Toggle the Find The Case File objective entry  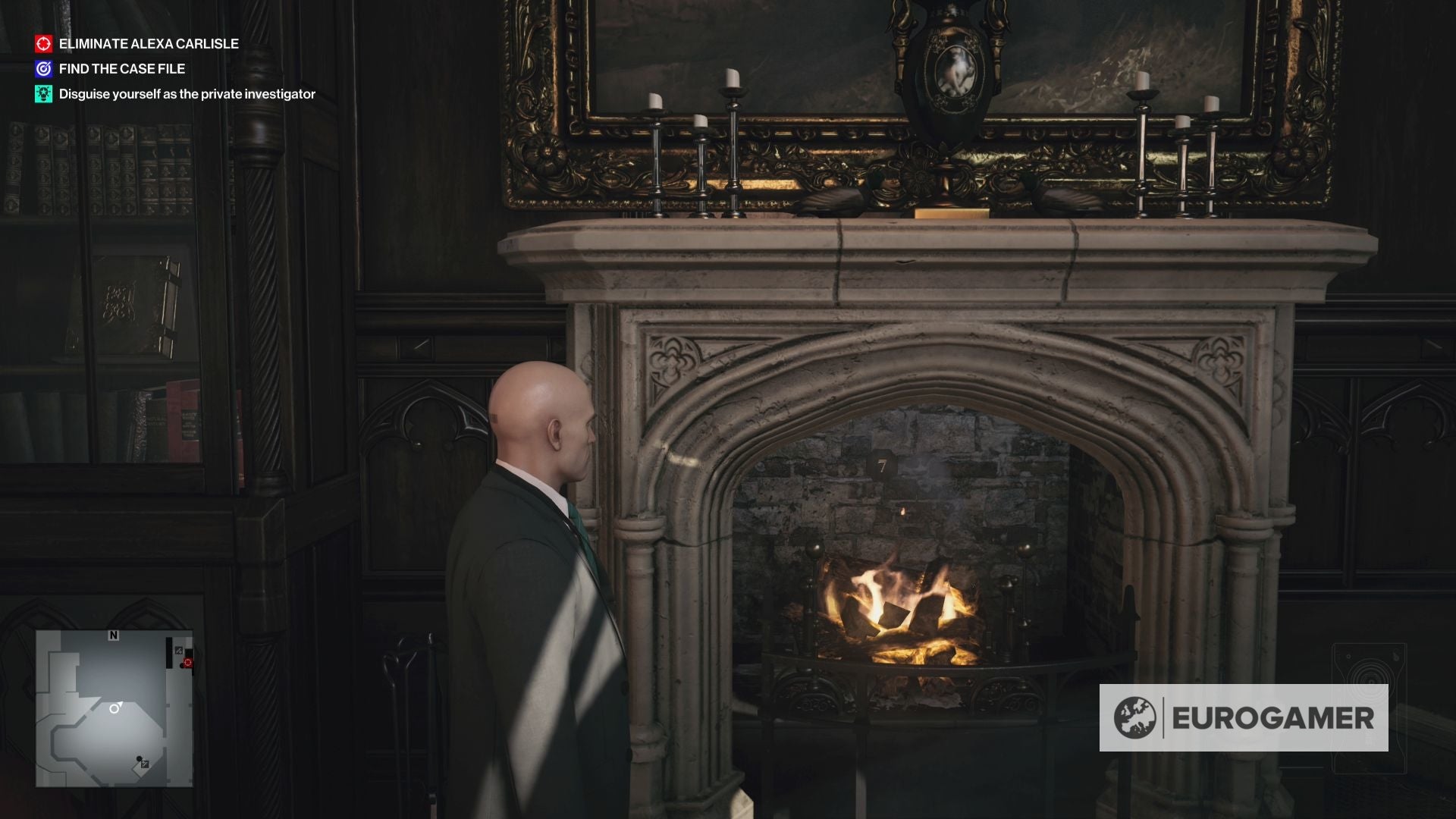121,67
